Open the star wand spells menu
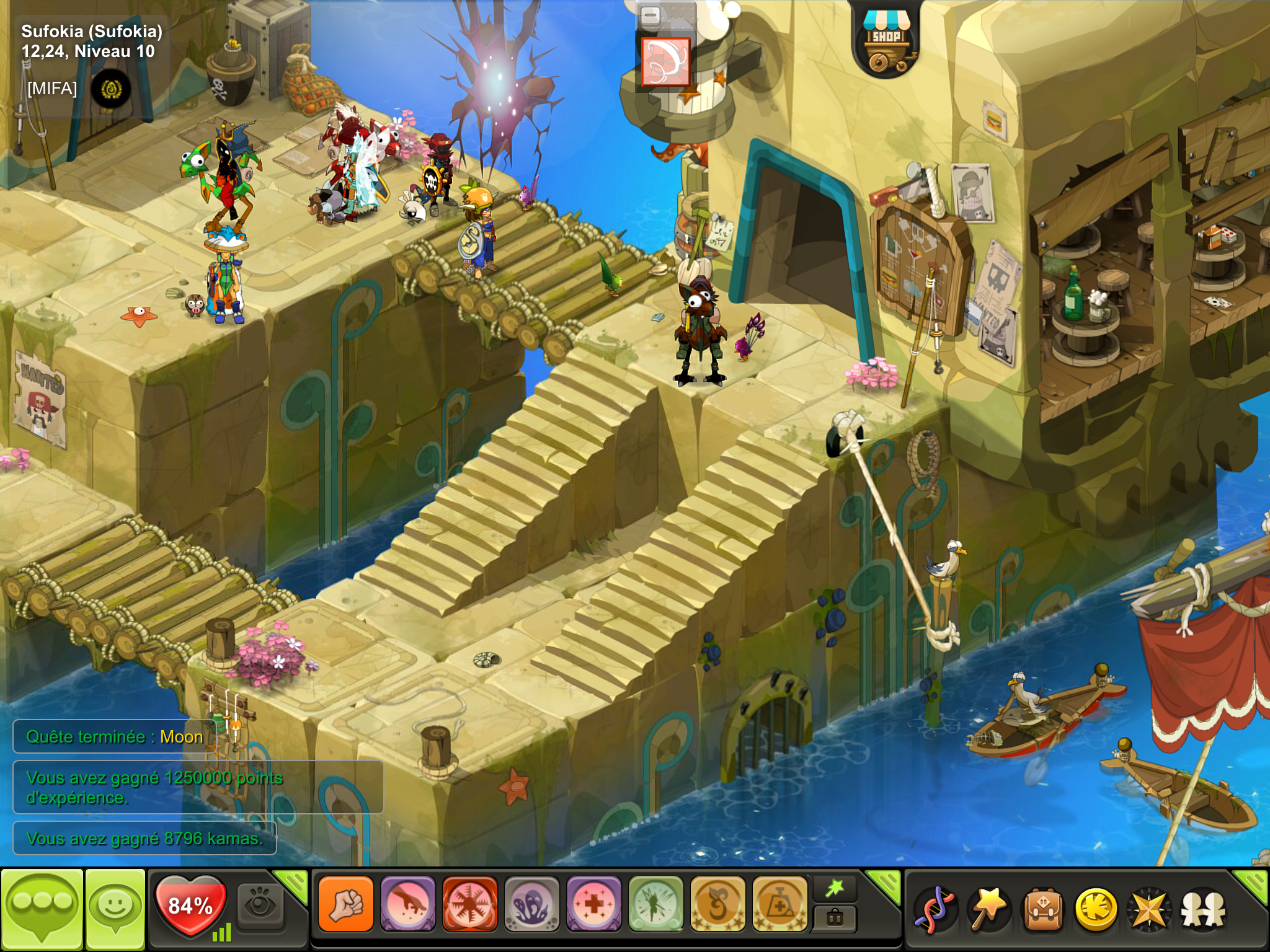This screenshot has height=952, width=1270. (989, 909)
